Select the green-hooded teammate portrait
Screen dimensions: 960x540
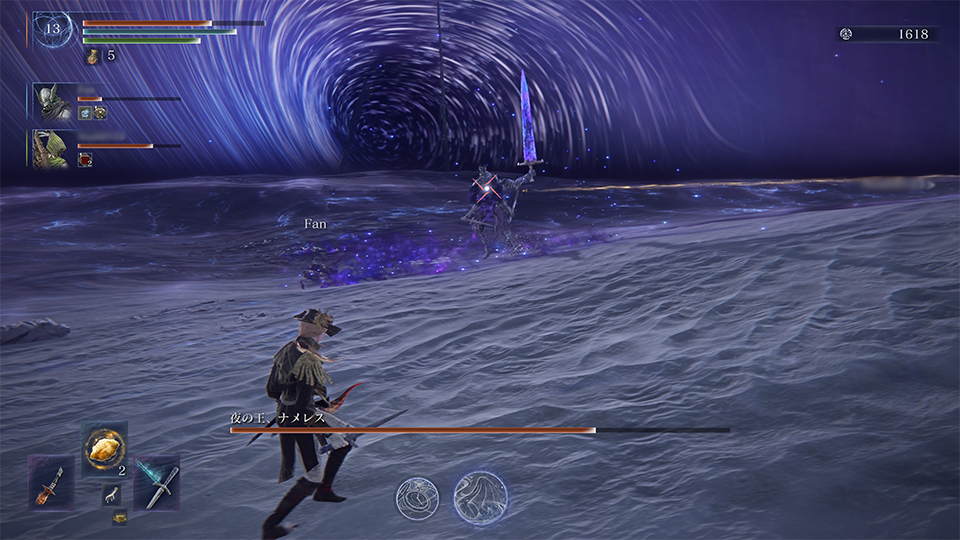[49, 149]
